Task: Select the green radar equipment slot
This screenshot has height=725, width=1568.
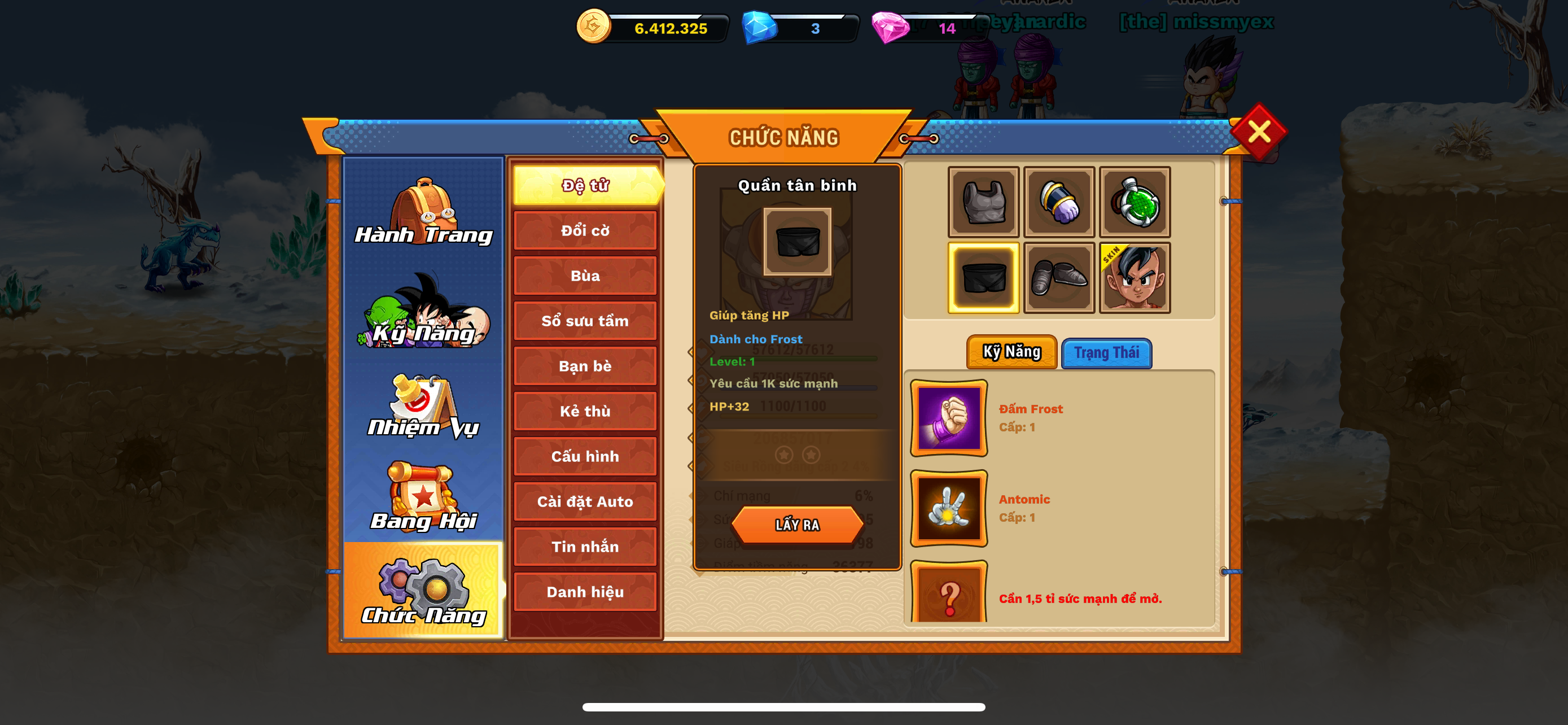Action: tap(1135, 202)
